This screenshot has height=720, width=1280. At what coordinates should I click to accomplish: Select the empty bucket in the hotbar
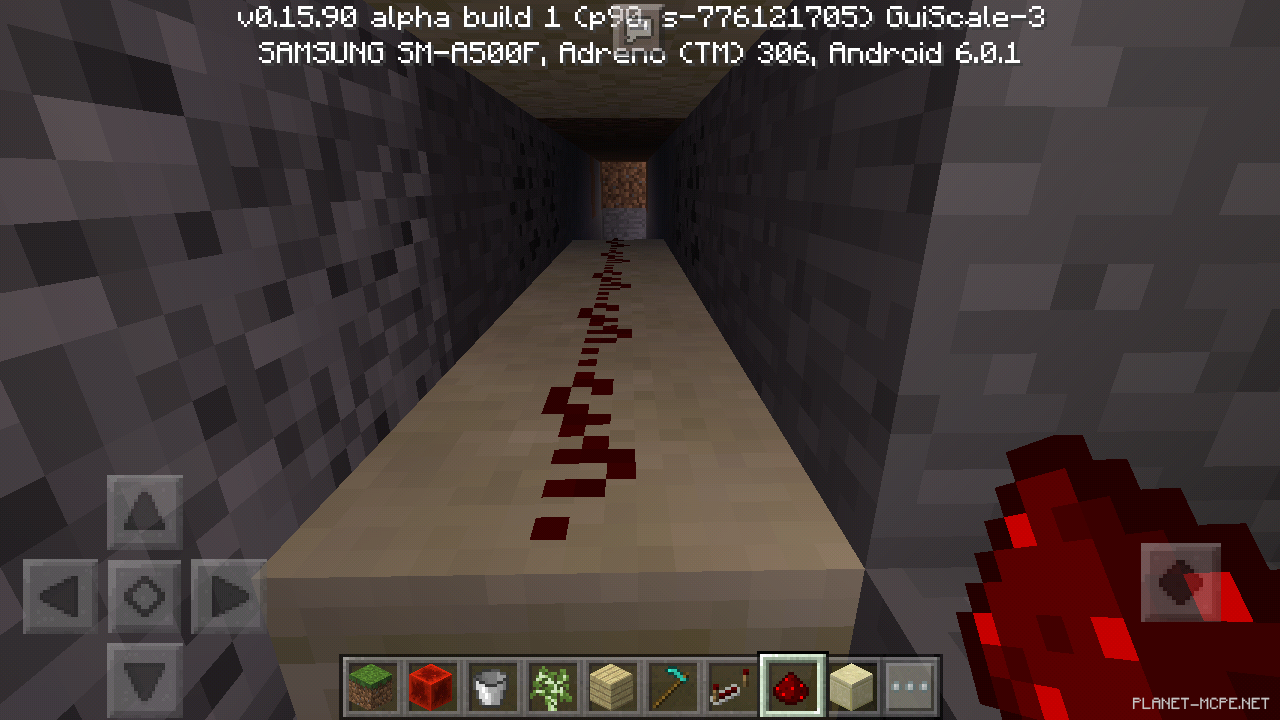pyautogui.click(x=491, y=687)
